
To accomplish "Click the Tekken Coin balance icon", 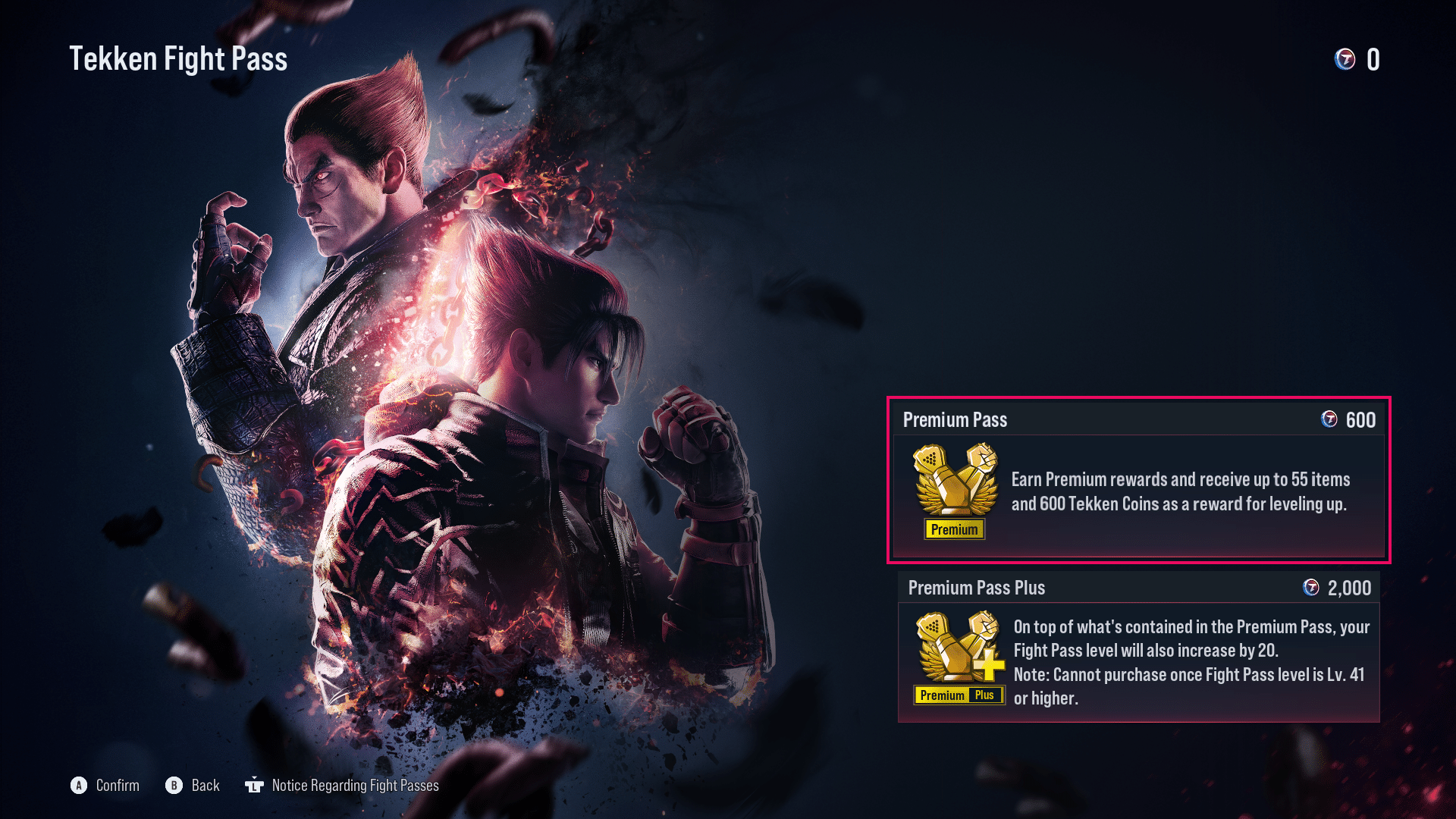I will (1346, 61).
